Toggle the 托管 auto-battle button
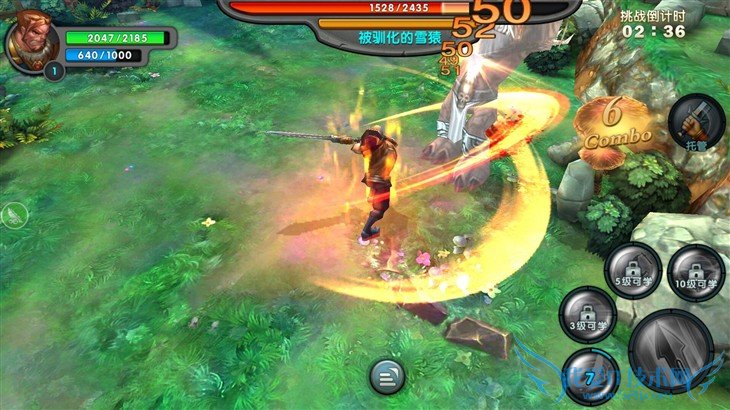 [696, 123]
